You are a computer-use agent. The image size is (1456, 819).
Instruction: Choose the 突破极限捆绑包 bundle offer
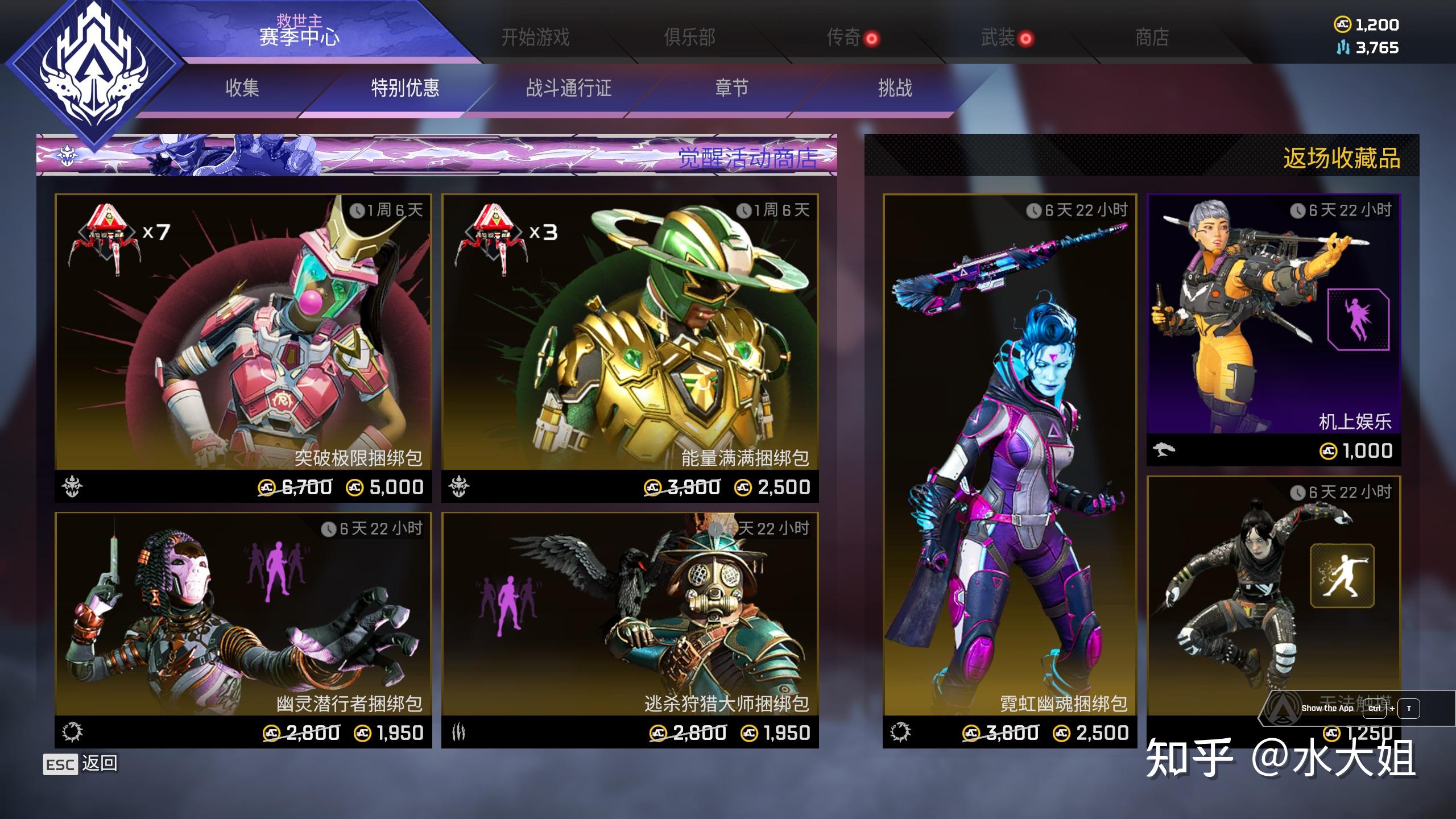coord(243,347)
